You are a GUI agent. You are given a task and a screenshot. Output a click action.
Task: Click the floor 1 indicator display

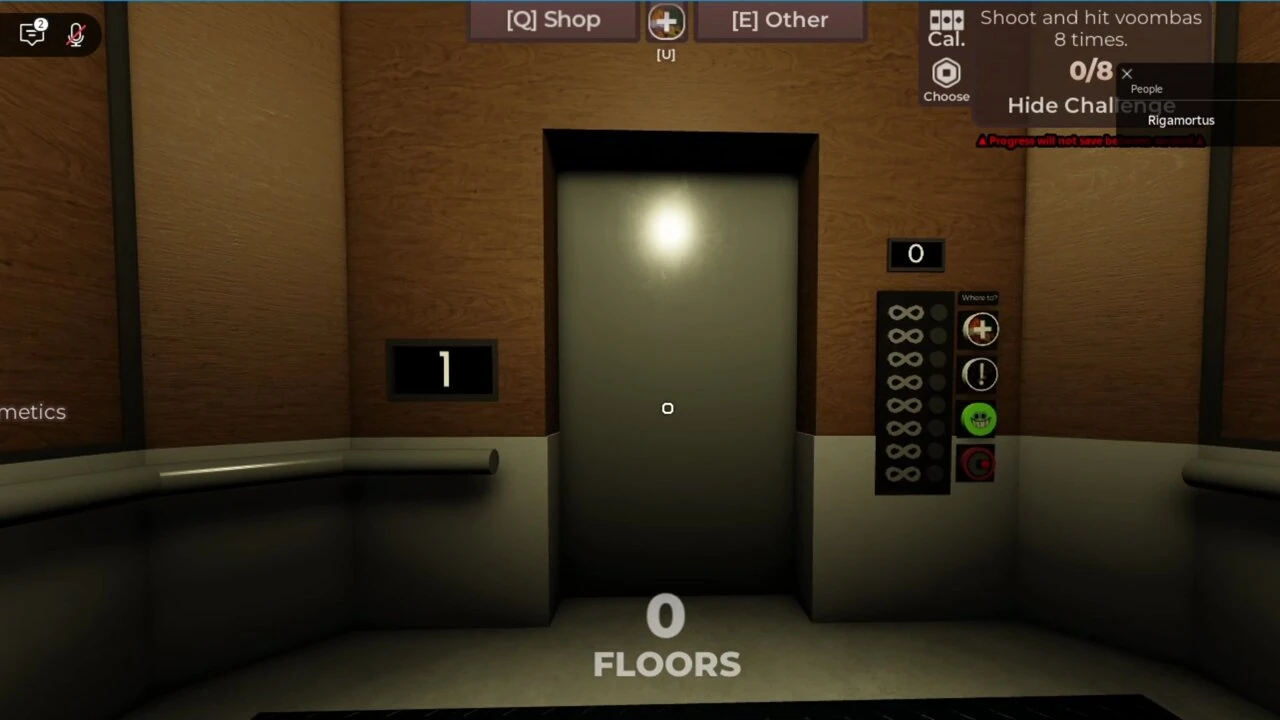click(x=443, y=370)
